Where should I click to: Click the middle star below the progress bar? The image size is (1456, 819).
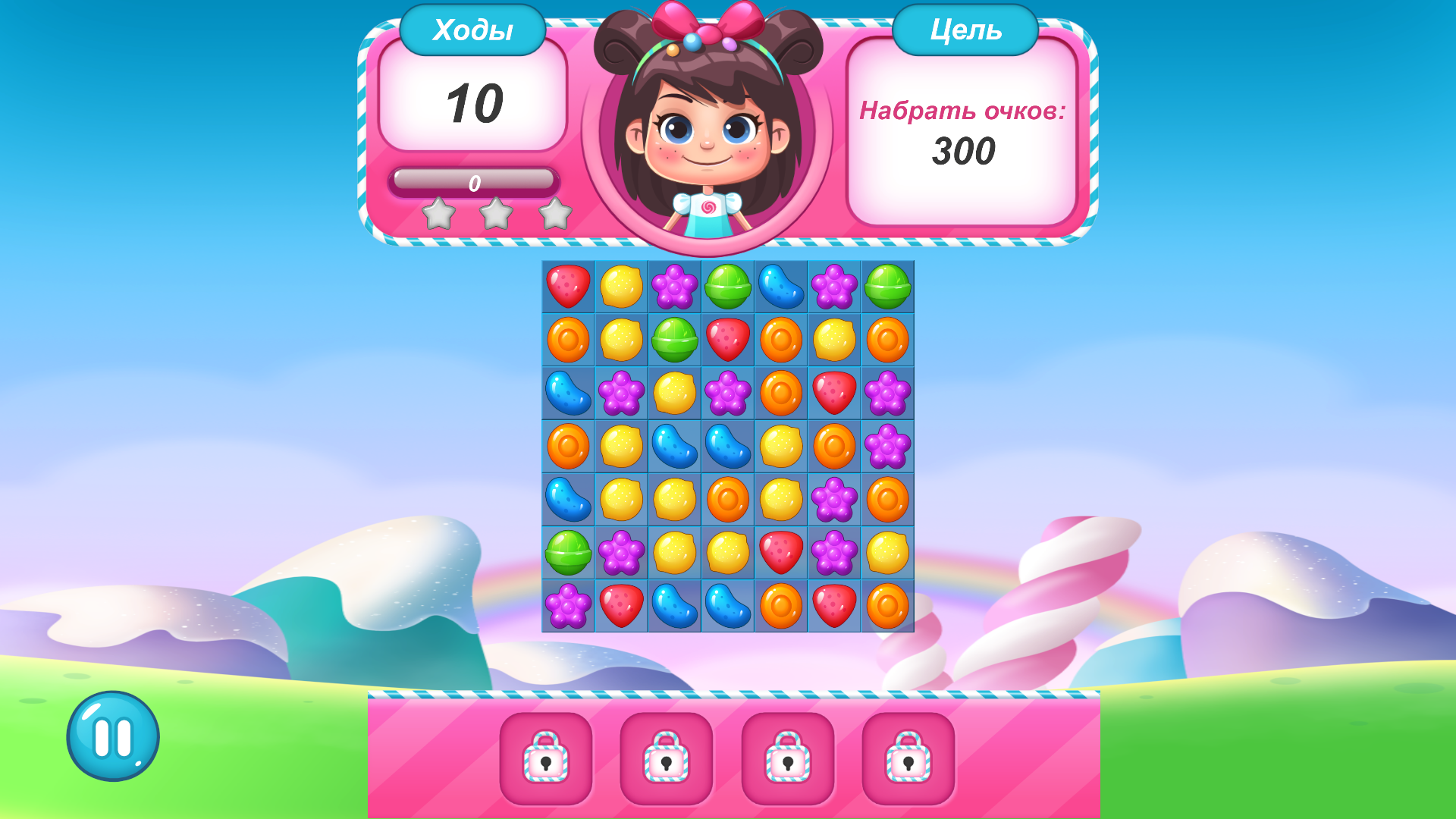pos(497,213)
